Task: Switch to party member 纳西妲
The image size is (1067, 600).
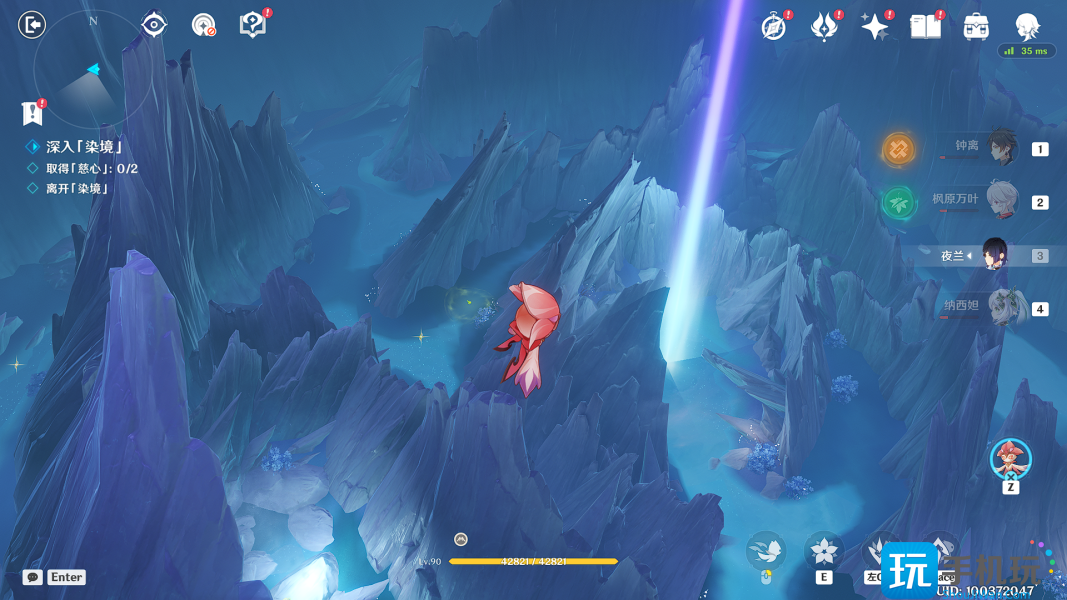Action: click(x=1002, y=308)
